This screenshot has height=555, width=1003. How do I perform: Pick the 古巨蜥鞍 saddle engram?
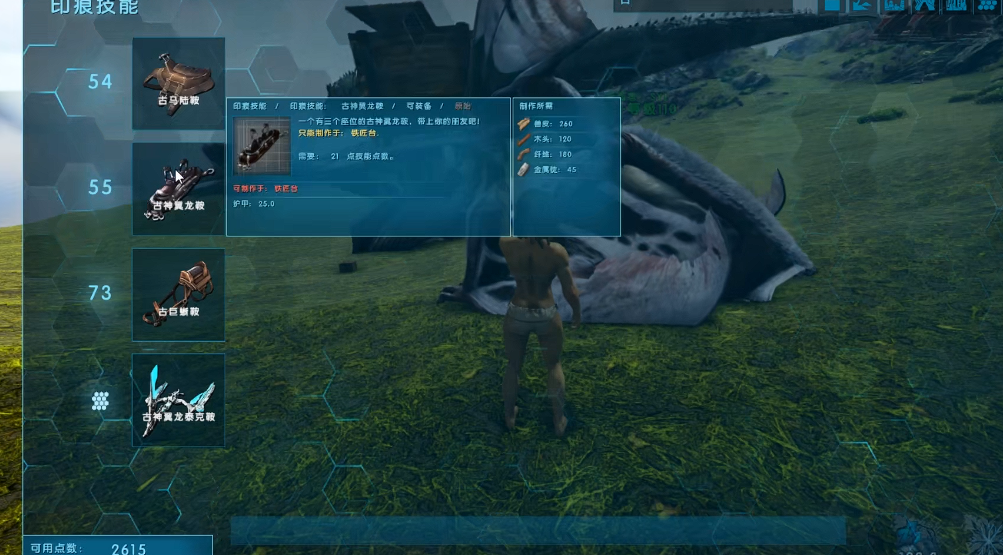[178, 295]
